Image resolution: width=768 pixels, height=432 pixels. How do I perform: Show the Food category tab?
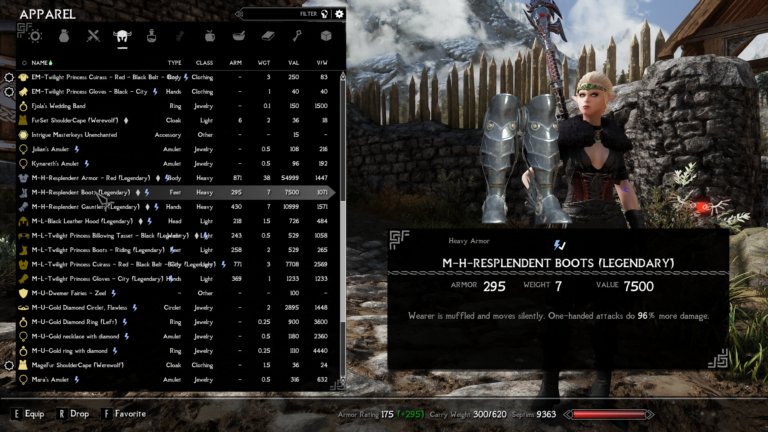click(209, 36)
